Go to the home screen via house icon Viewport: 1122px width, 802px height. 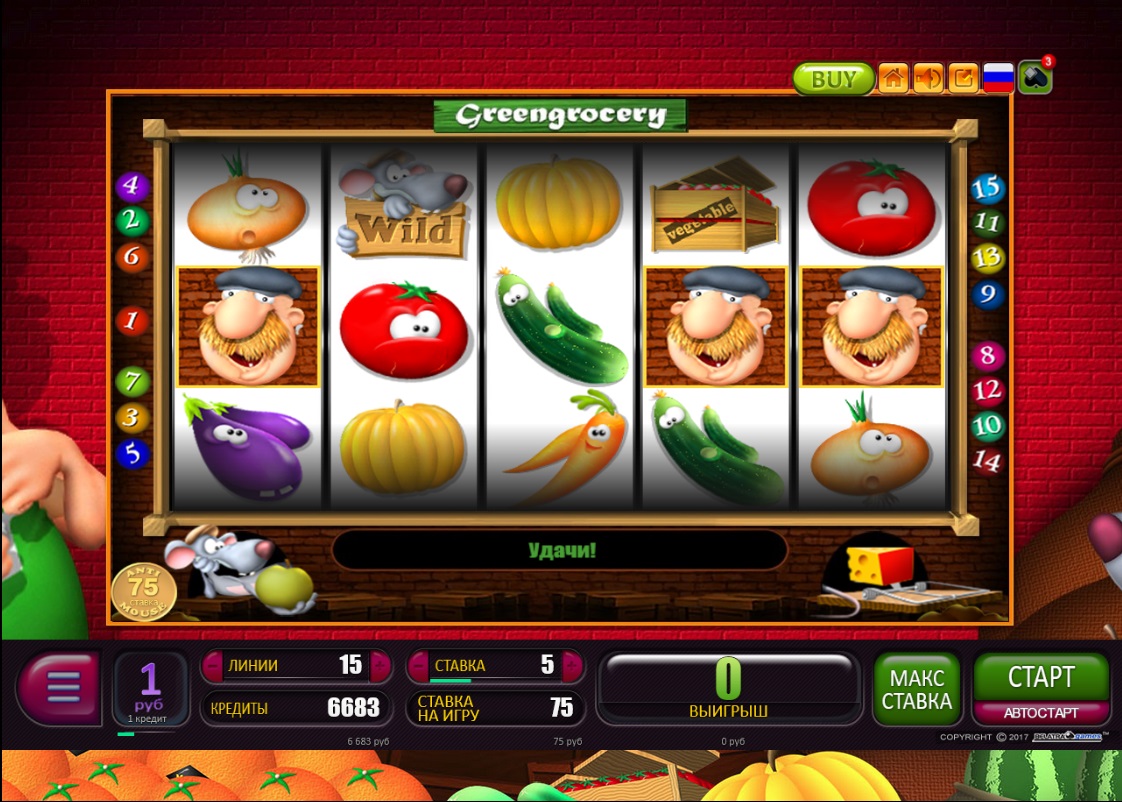coord(893,79)
